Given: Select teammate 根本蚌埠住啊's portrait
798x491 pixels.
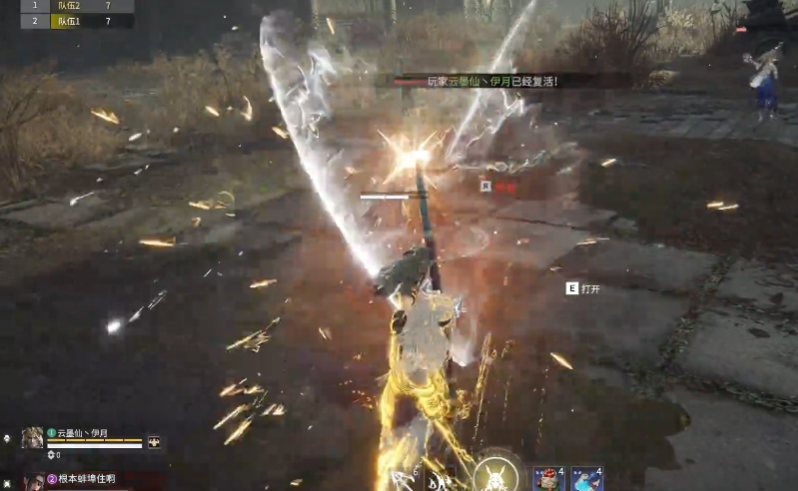Looking at the screenshot, I should pyautogui.click(x=33, y=481).
